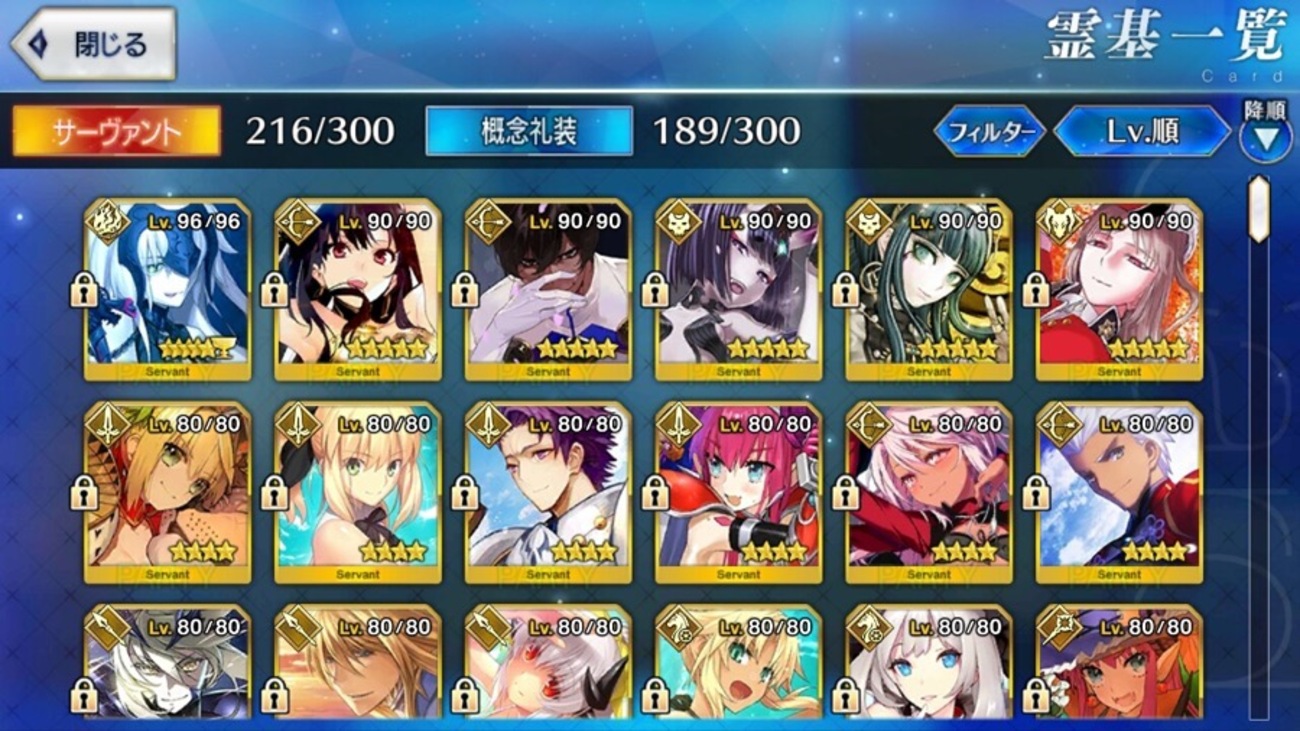The width and height of the screenshot is (1300, 731).
Task: Select the red-dressed Lv. 90 servant card
Action: click(1119, 289)
